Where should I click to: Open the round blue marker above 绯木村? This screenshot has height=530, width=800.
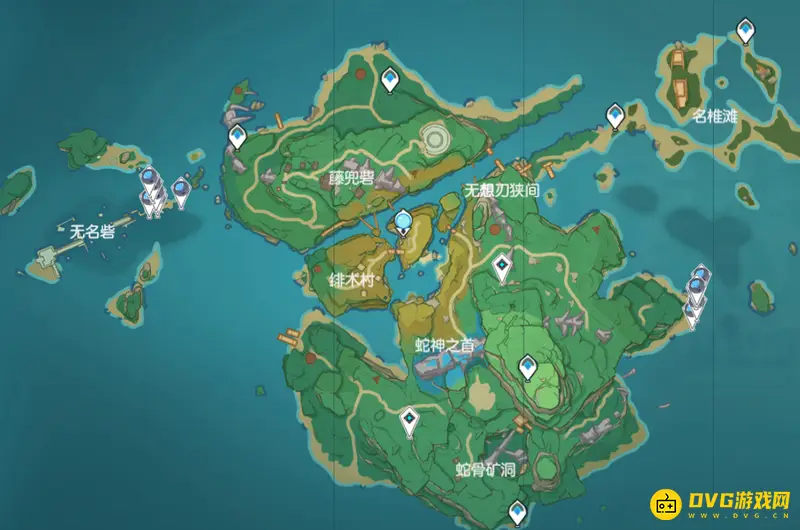(403, 222)
